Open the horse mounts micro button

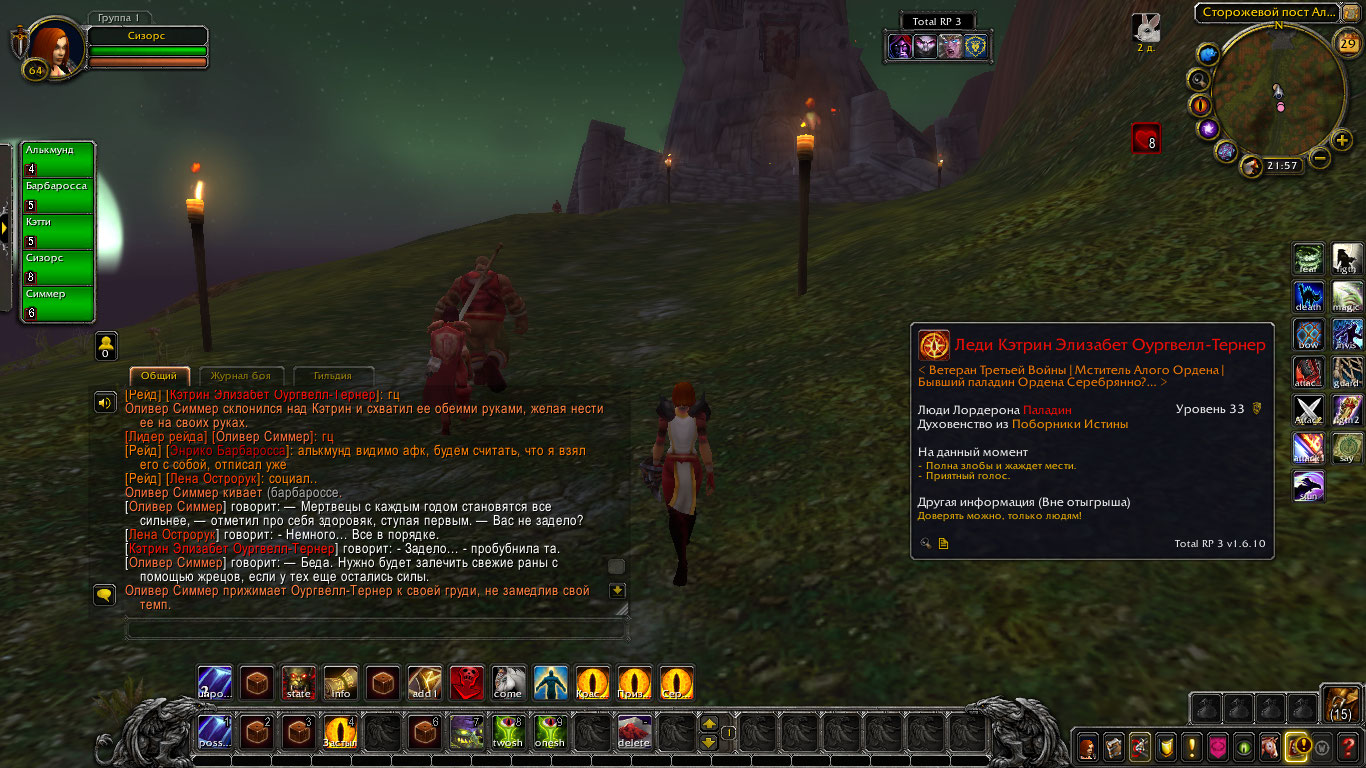pyautogui.click(x=1269, y=746)
